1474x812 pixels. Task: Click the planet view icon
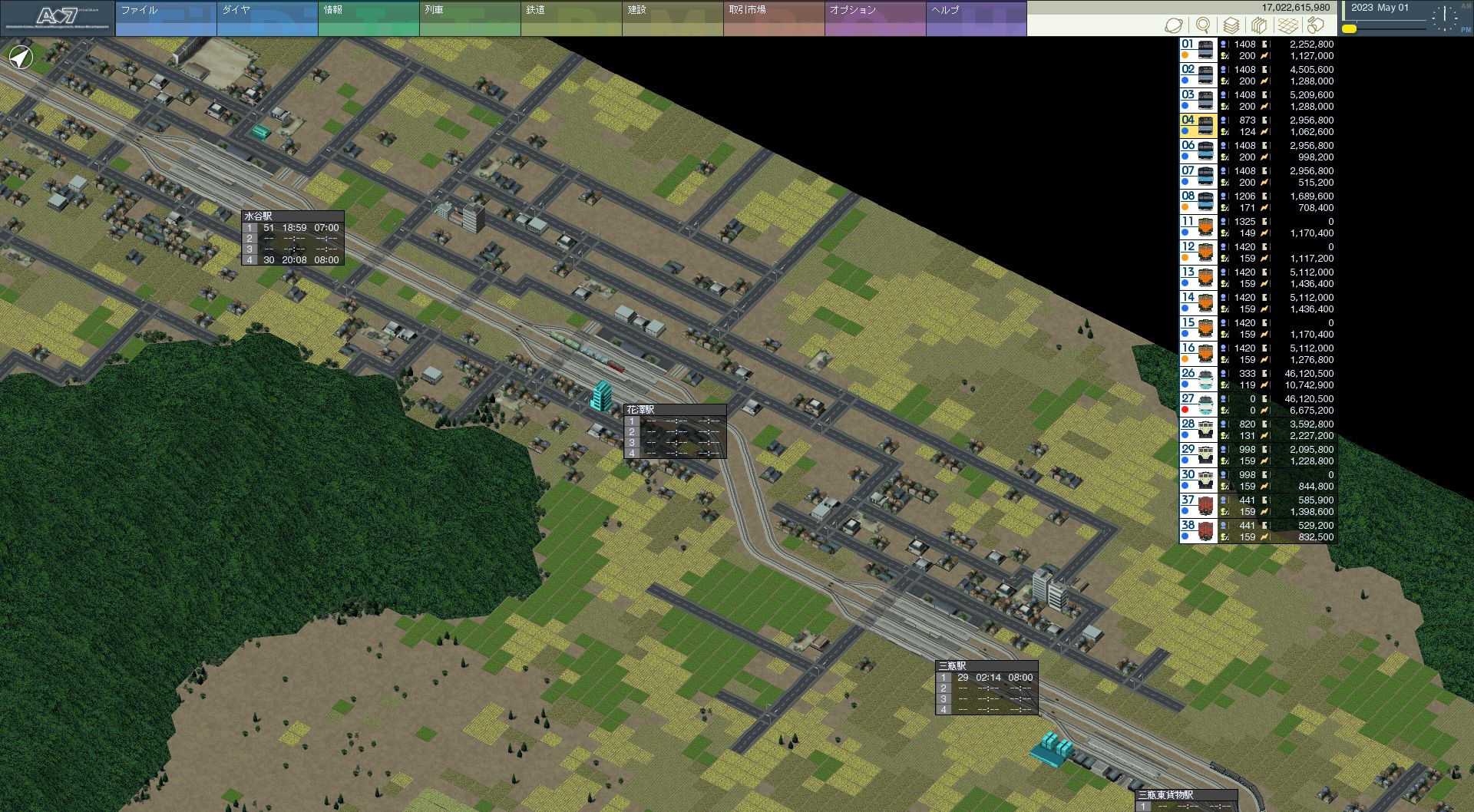click(x=1174, y=25)
